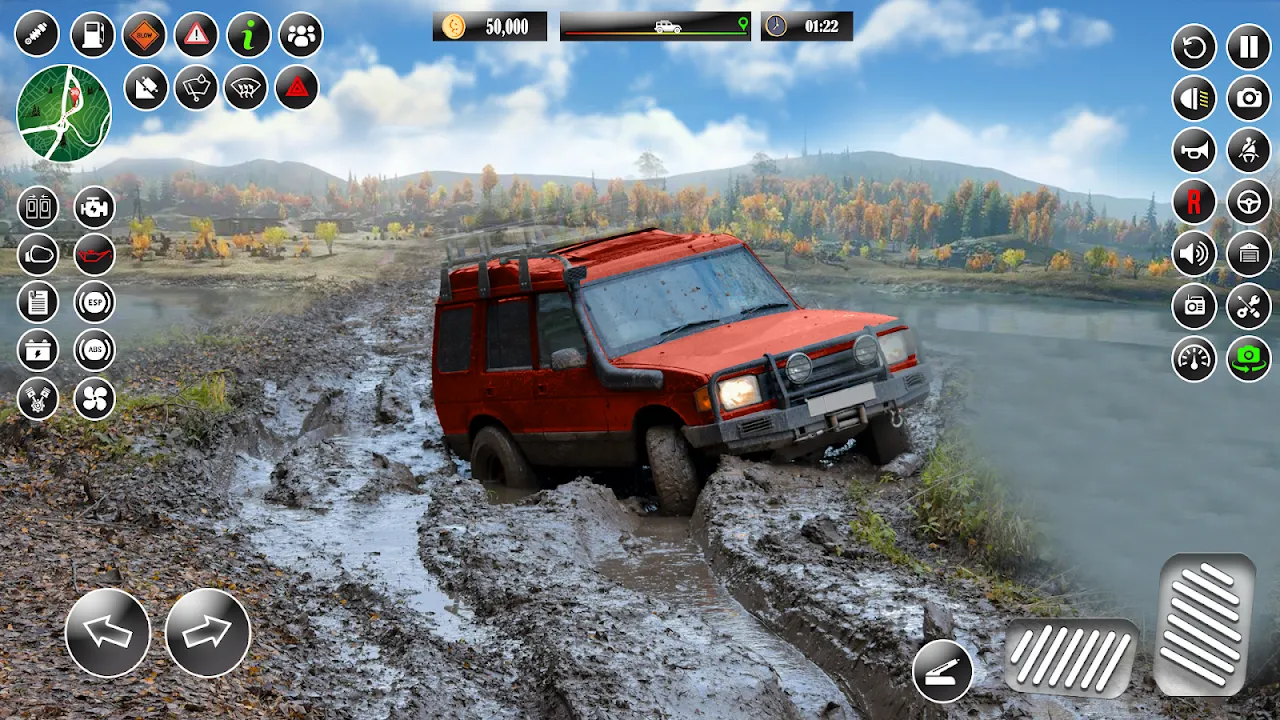Image resolution: width=1280 pixels, height=720 pixels.
Task: Open the garage icon
Action: tap(1249, 254)
